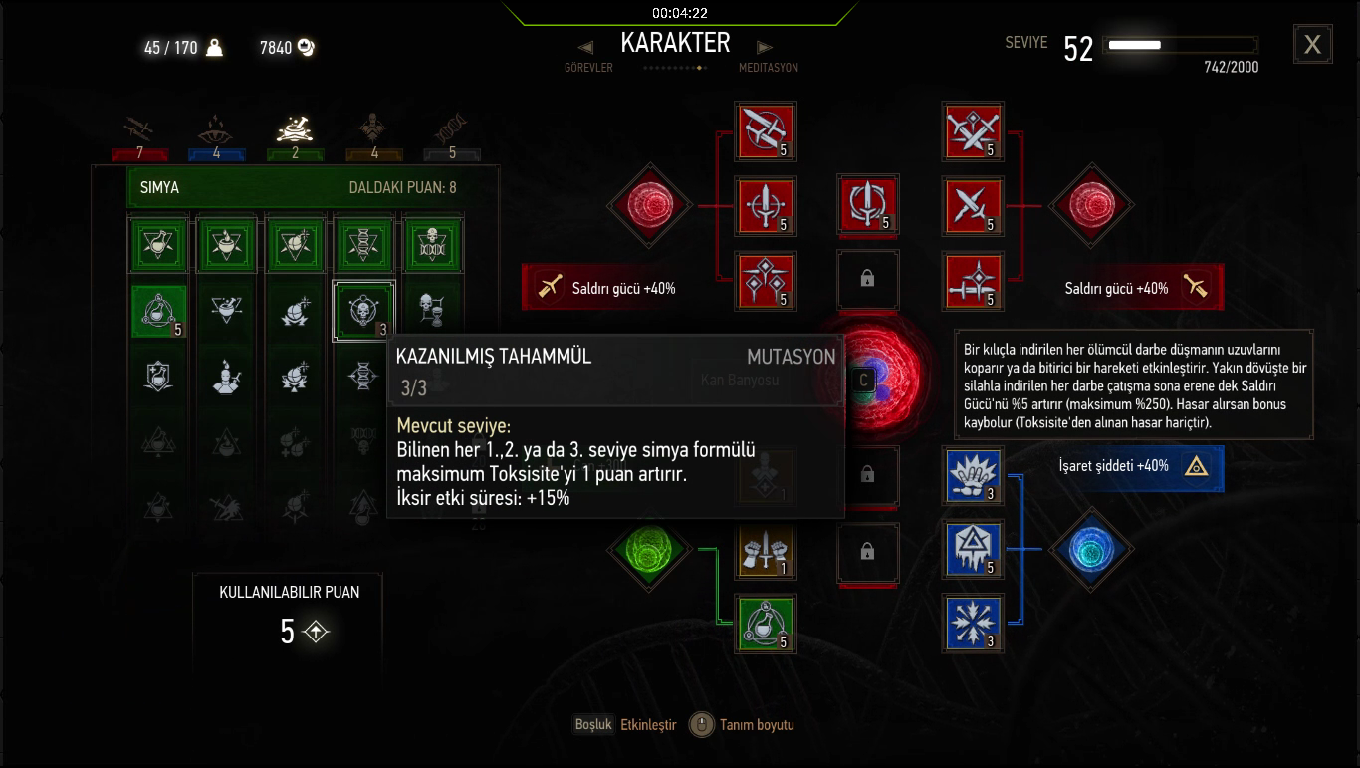Select the blue mutagen slot
Image resolution: width=1360 pixels, height=768 pixels.
tap(1090, 549)
